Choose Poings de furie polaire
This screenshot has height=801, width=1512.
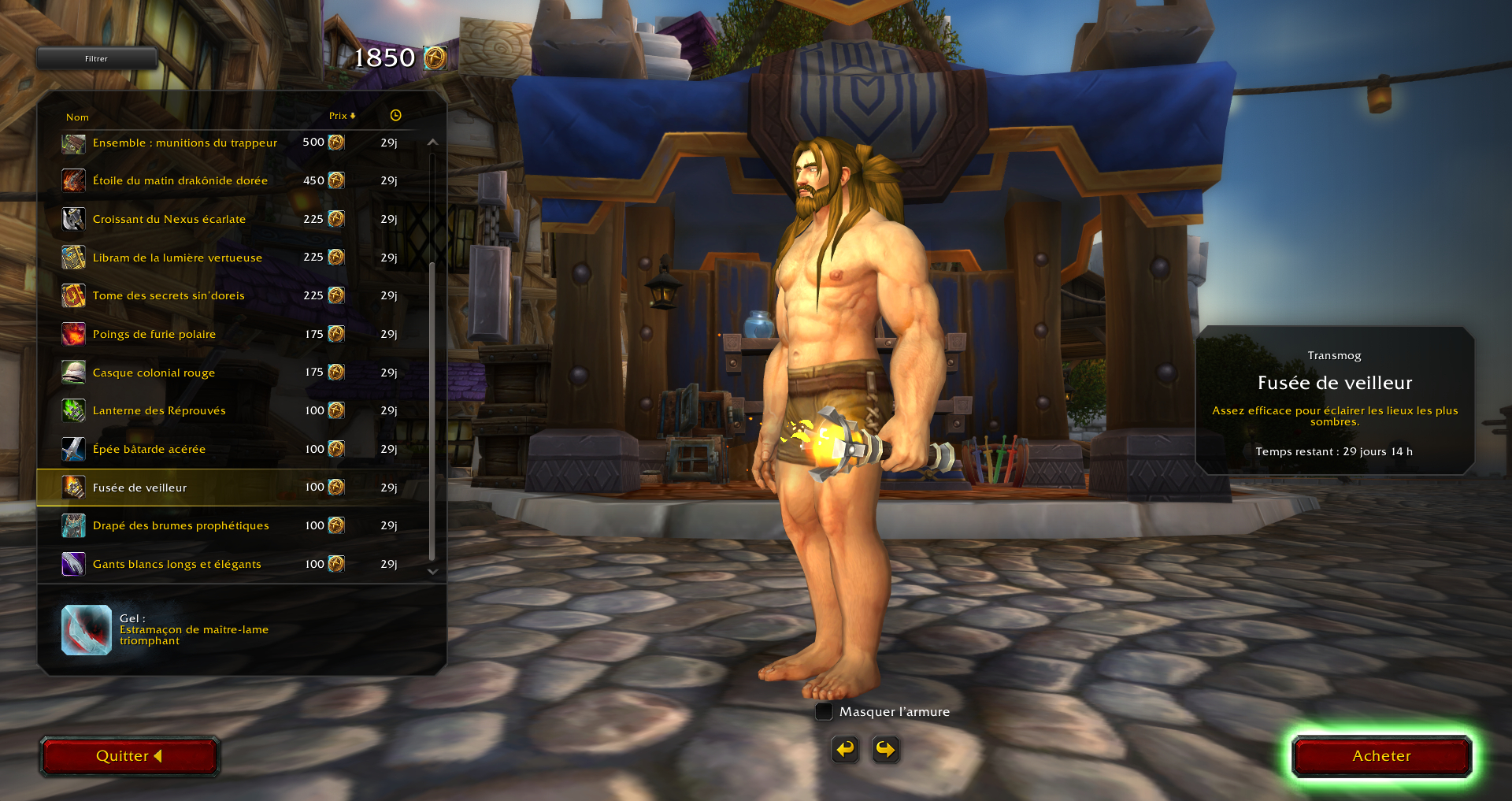(x=154, y=334)
